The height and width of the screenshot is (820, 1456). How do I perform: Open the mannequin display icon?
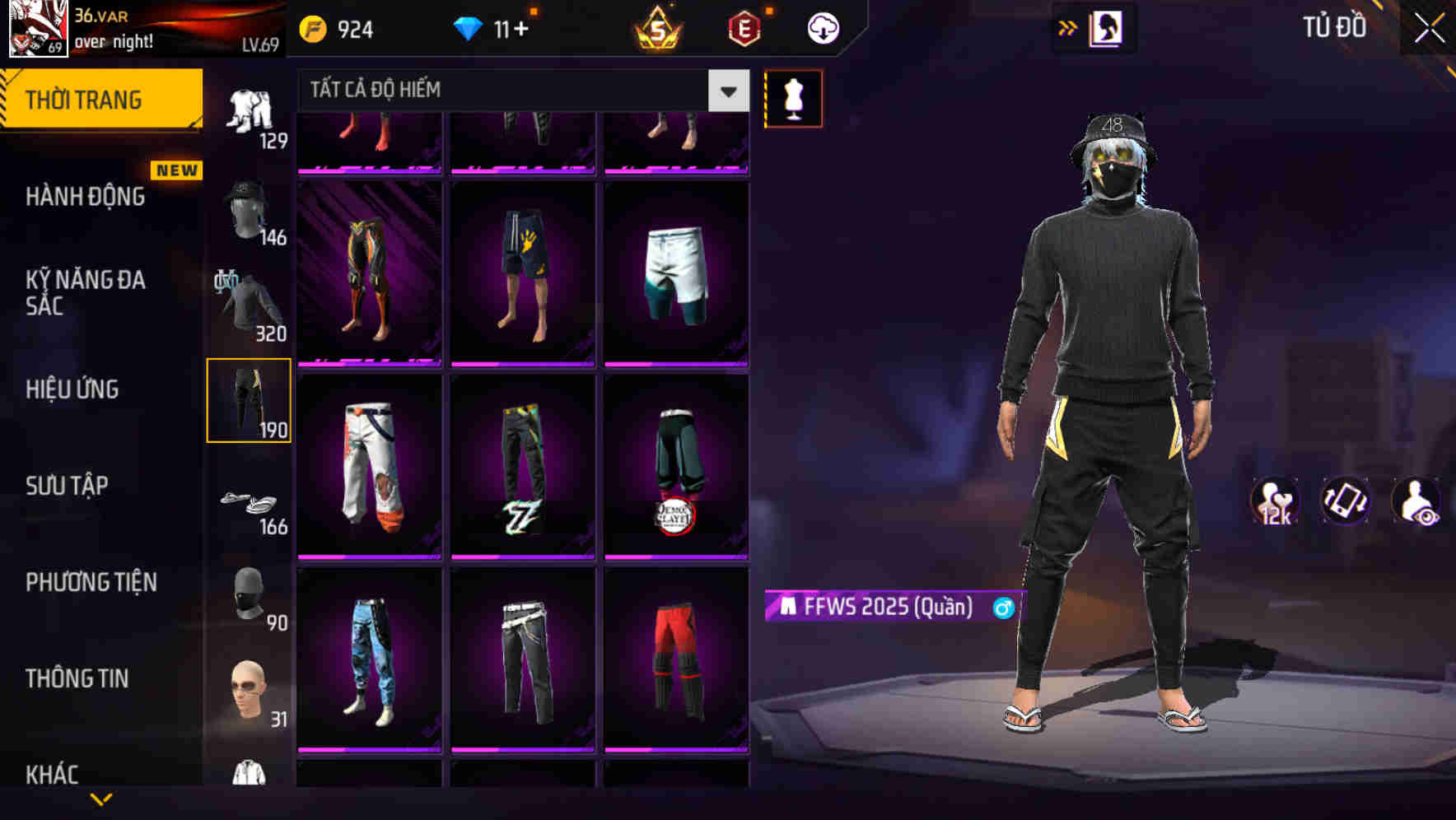point(793,97)
